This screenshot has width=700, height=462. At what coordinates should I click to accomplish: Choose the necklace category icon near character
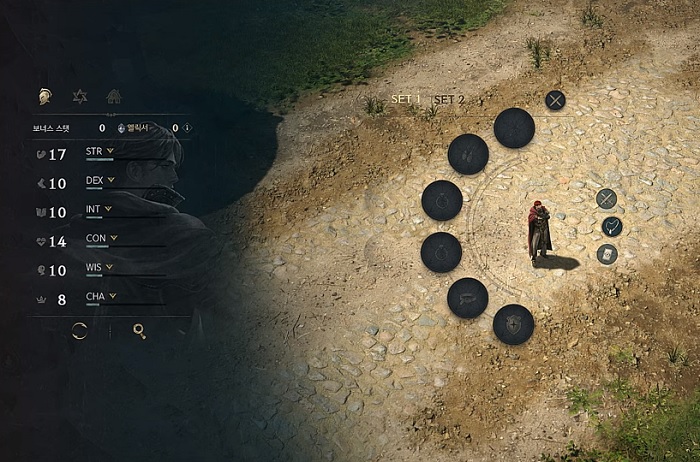point(612,227)
